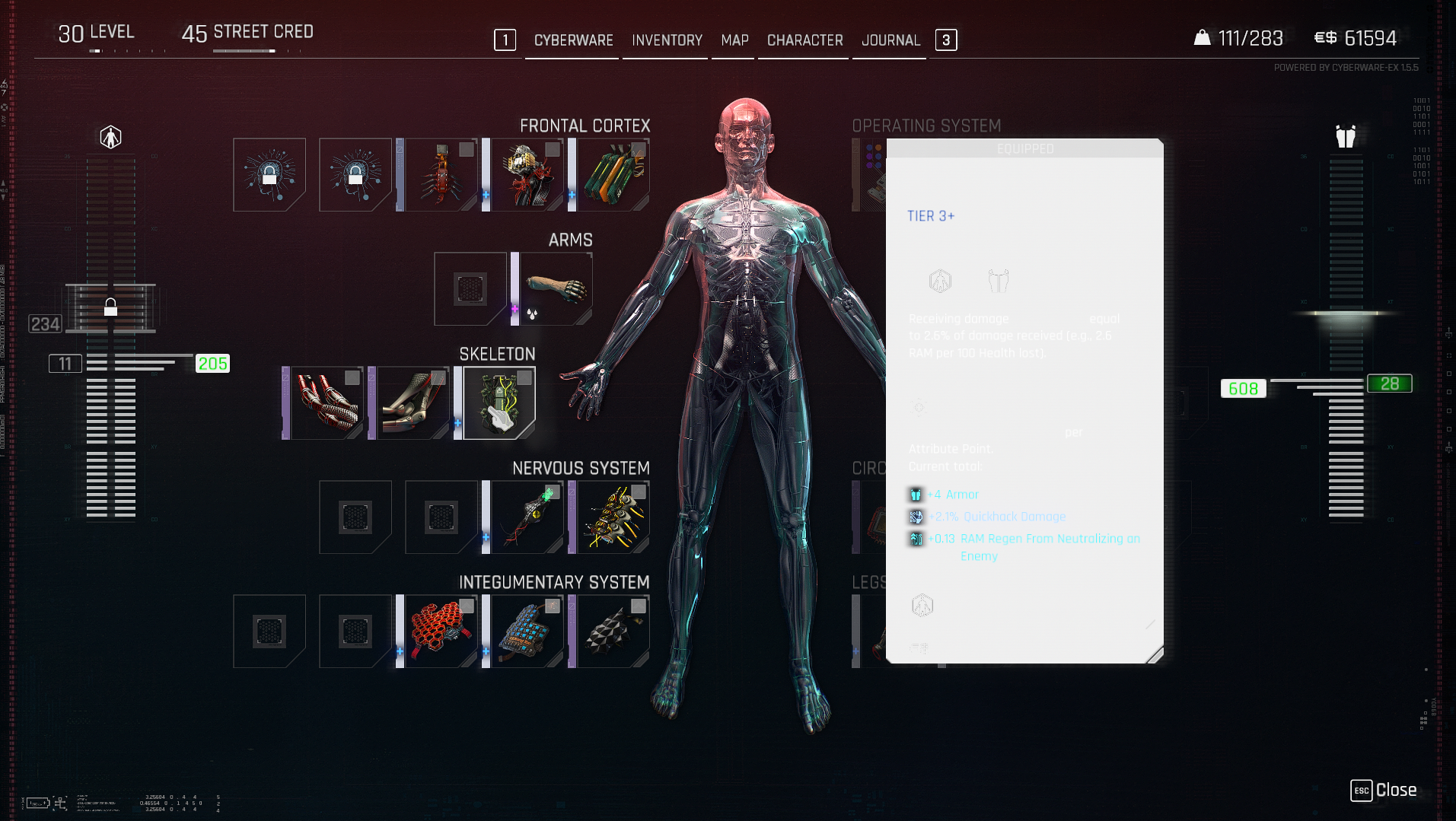This screenshot has height=821, width=1456.
Task: Switch to the Cyberware tab
Action: pos(573,40)
